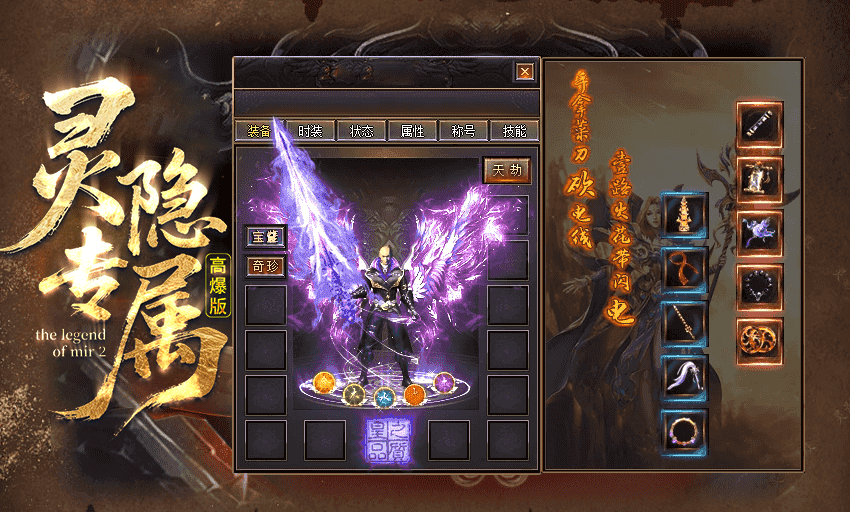Choose the white winged boots item
Image resolution: width=850 pixels, height=512 pixels.
684,379
